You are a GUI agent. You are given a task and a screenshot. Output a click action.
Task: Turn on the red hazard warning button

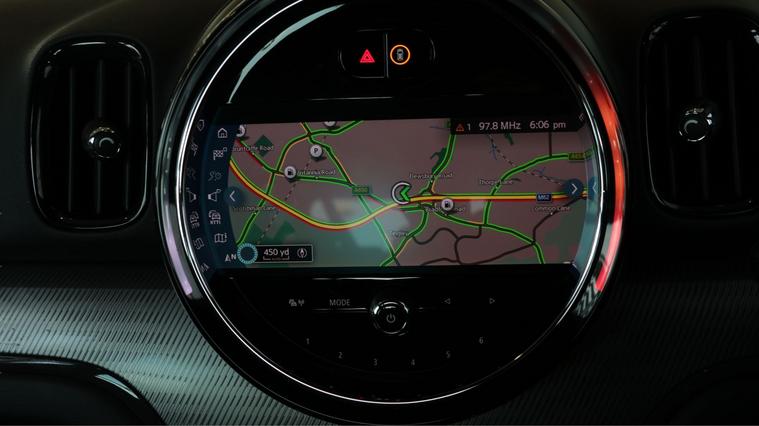point(367,56)
